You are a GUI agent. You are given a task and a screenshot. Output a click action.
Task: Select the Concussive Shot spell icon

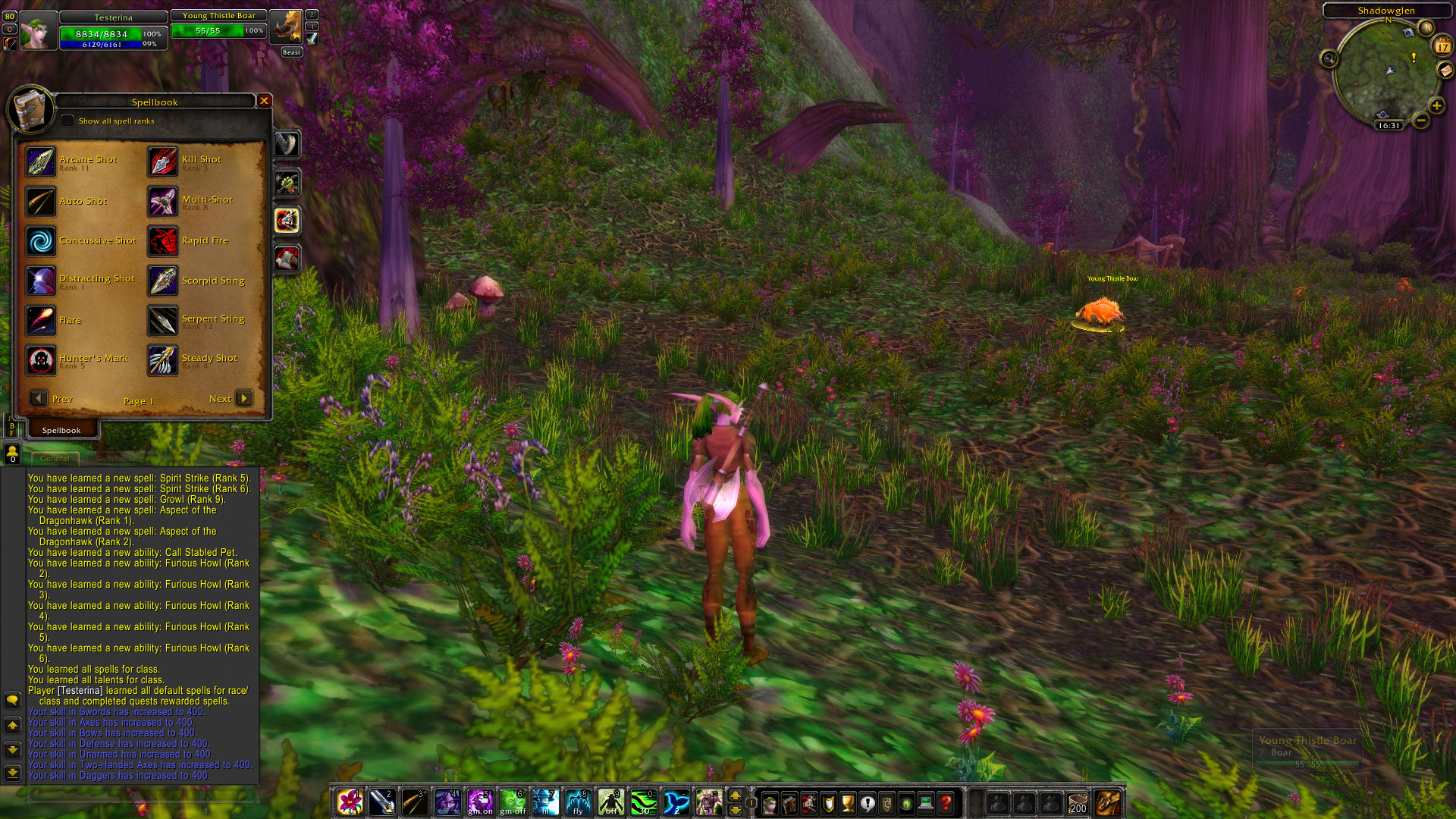pyautogui.click(x=41, y=241)
